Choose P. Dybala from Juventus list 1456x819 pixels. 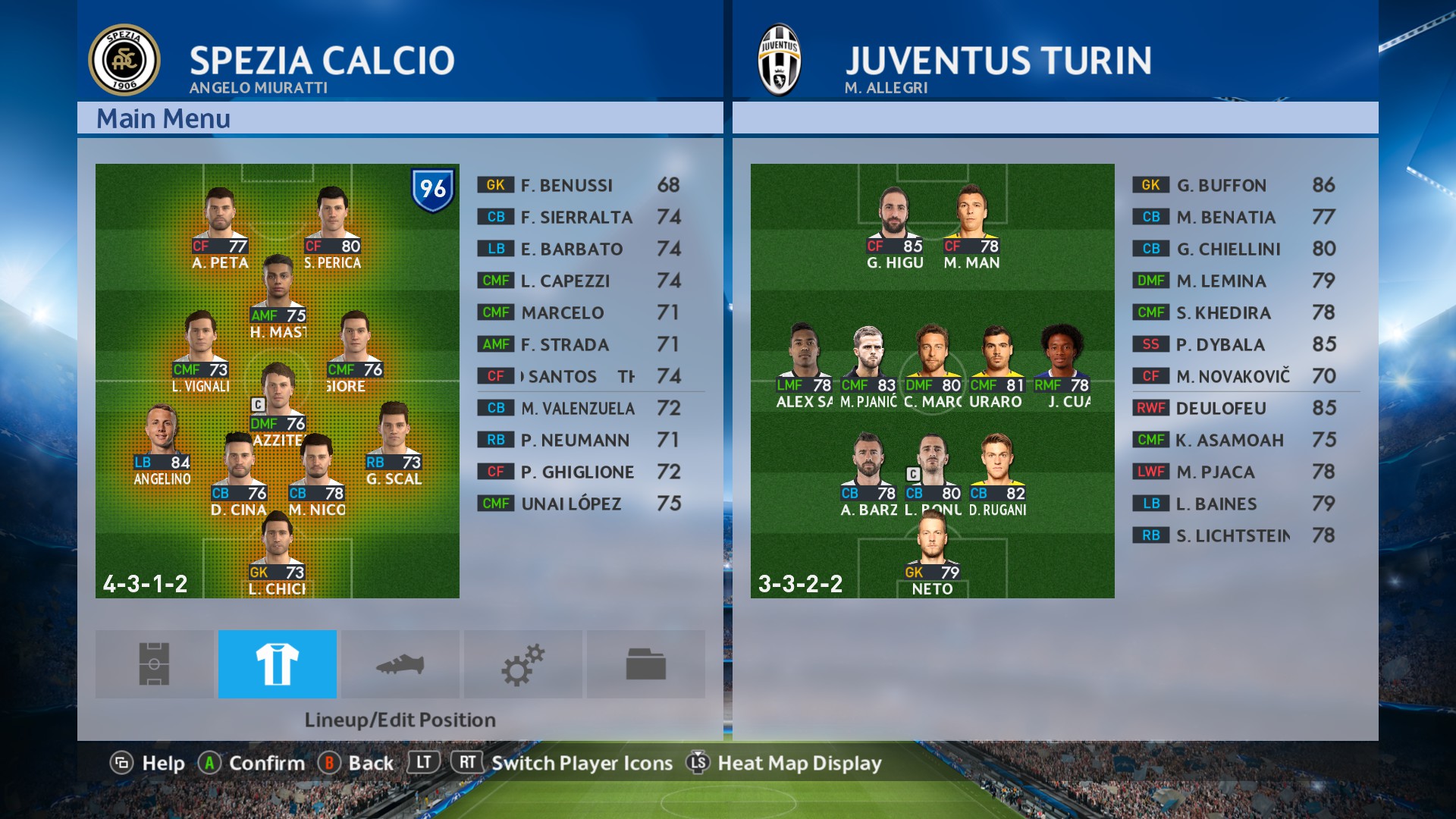[x=1245, y=344]
